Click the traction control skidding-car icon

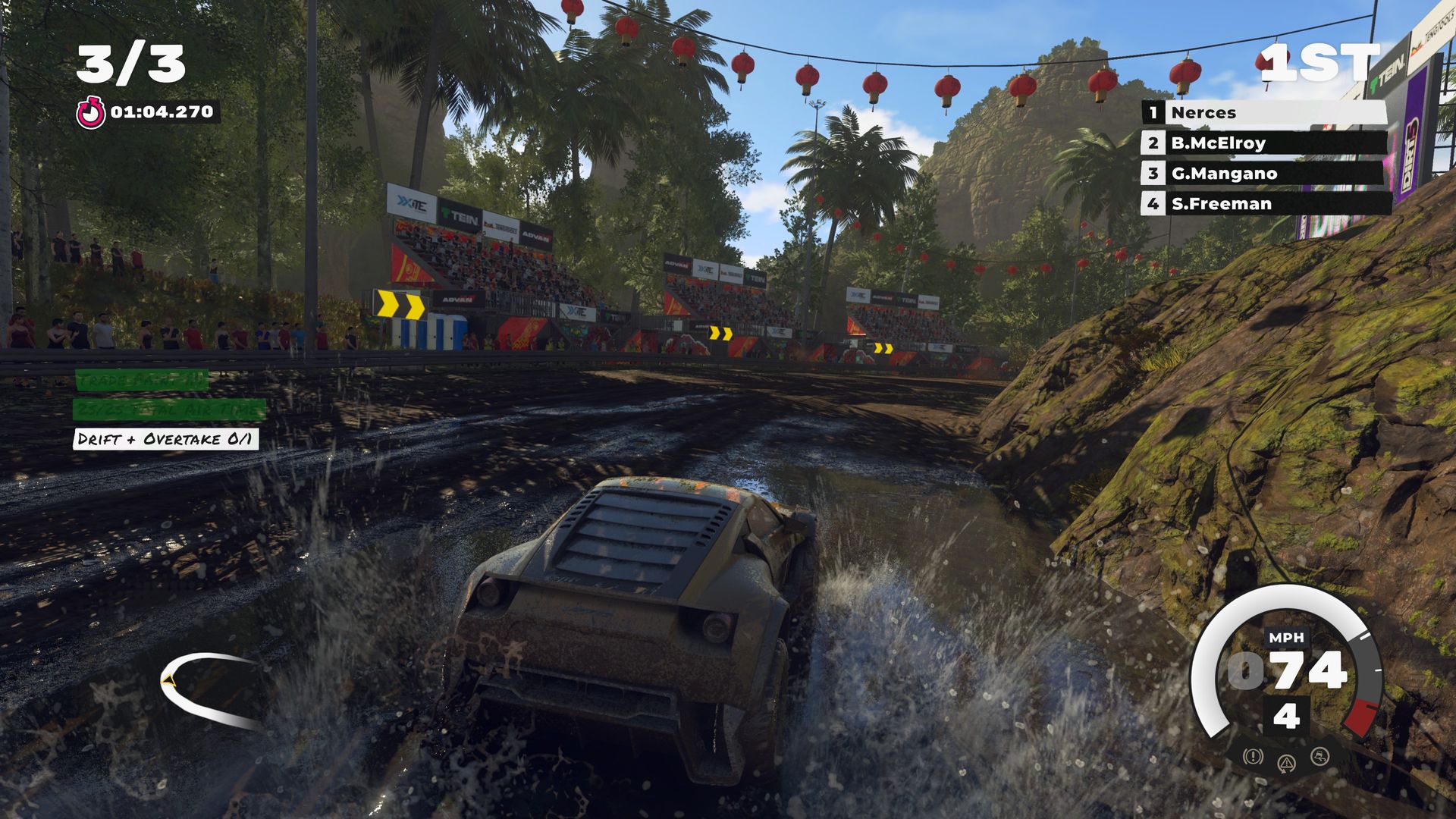point(1320,756)
